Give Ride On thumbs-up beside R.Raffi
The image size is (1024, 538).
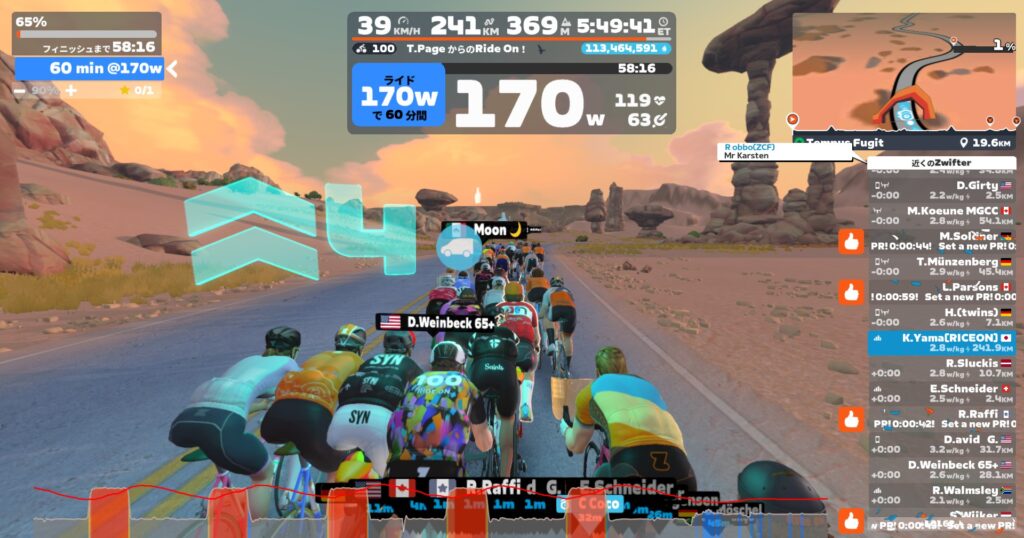click(851, 419)
